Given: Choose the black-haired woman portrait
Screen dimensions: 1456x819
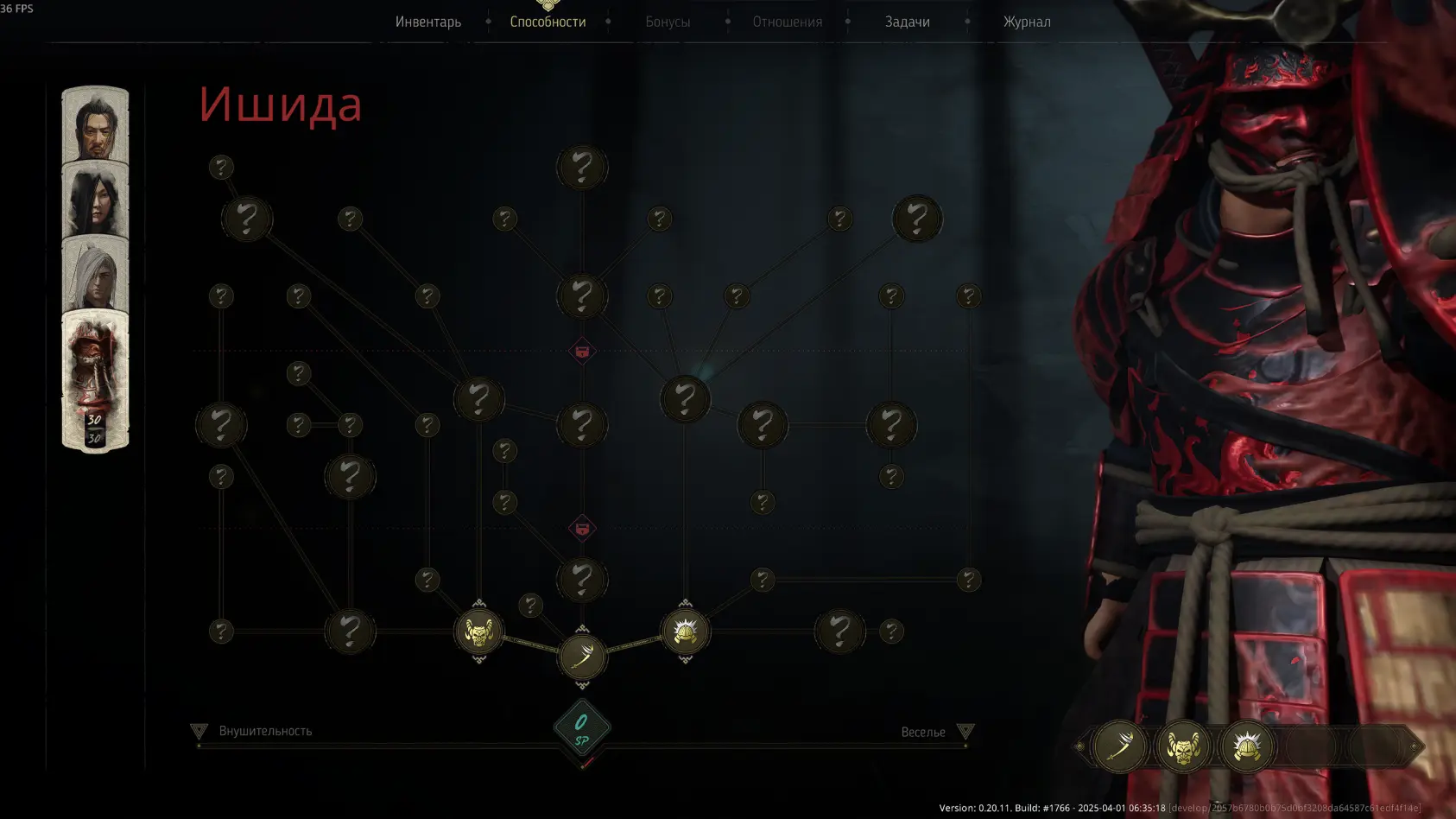Looking at the screenshot, I should tap(95, 200).
